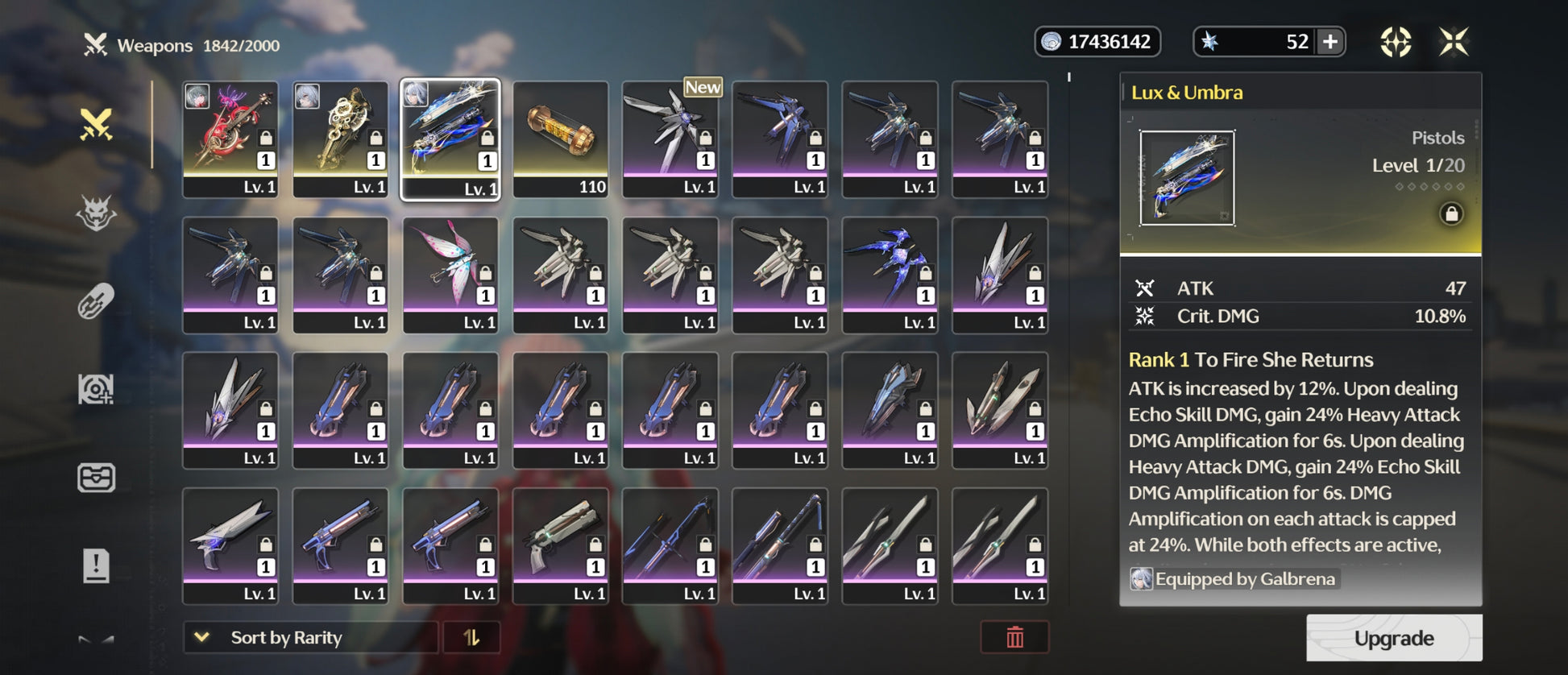Toggle the lock on Lux & Umbra

(1451, 214)
